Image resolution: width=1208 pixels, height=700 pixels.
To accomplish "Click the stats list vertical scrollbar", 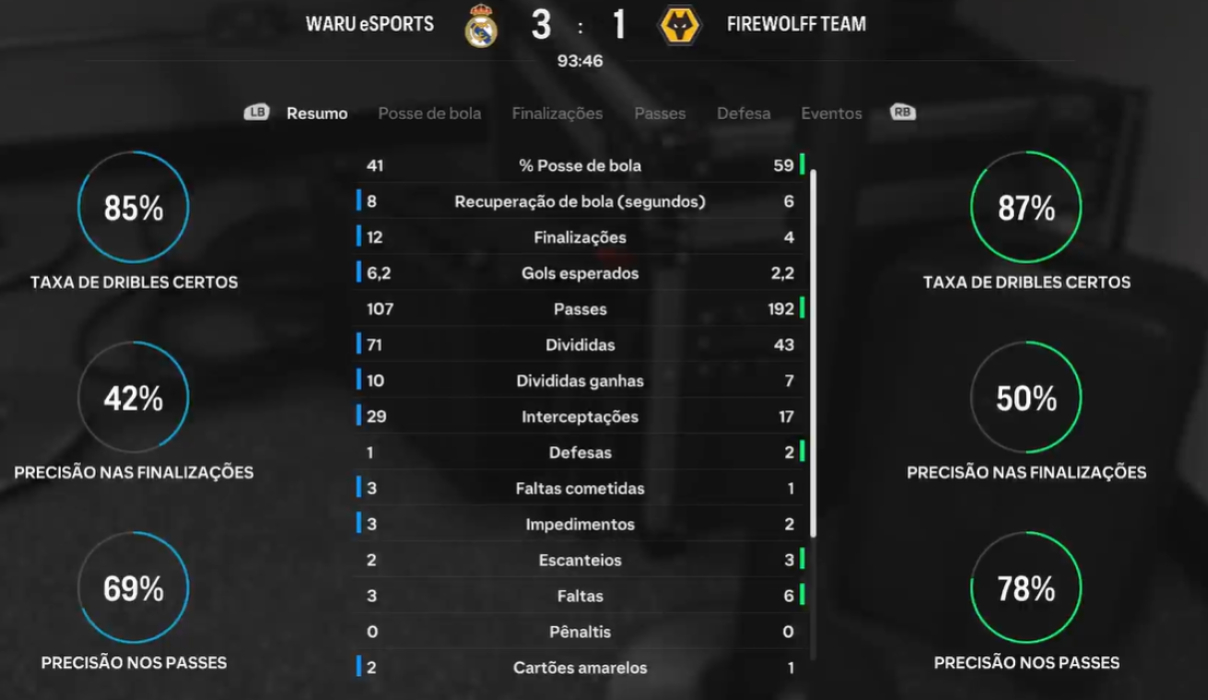I will pos(814,352).
